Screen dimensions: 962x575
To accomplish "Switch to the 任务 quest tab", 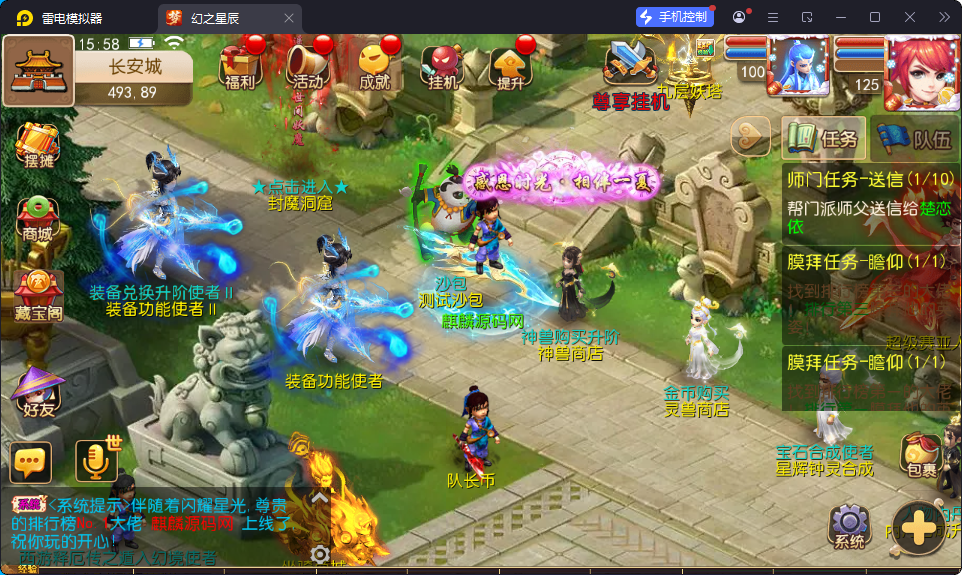I will [824, 139].
